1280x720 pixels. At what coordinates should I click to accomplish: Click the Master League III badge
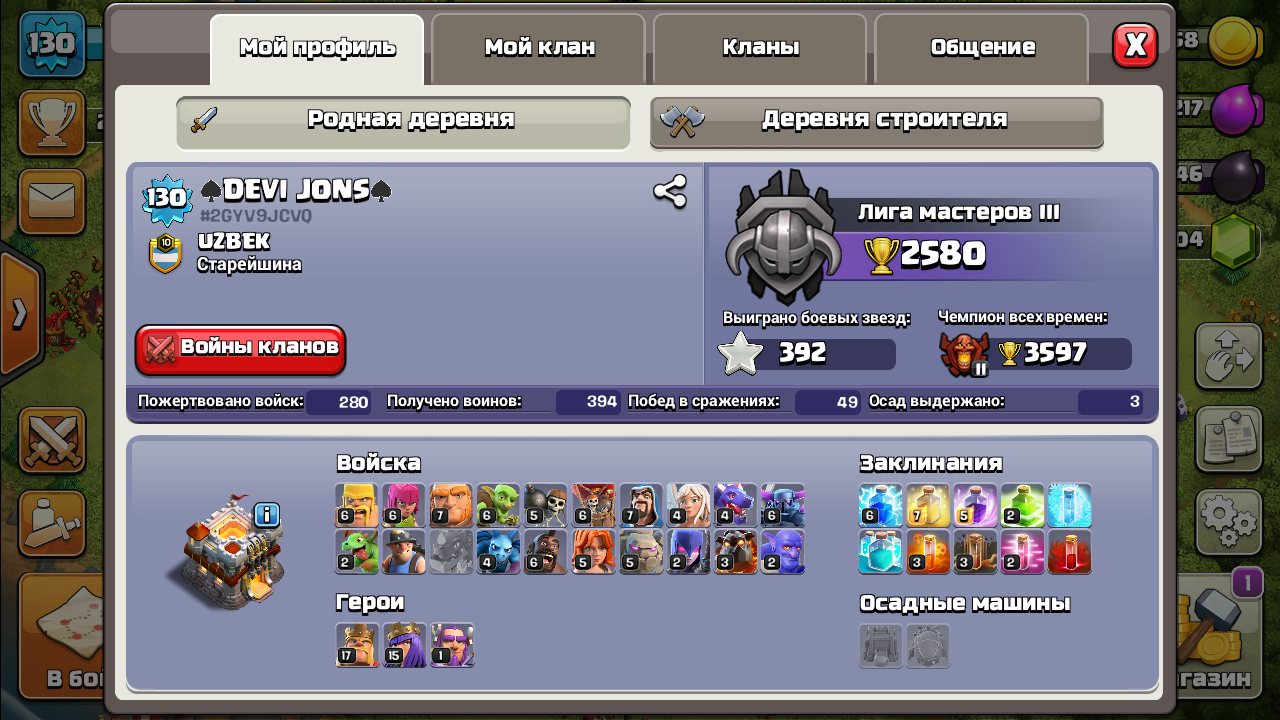pyautogui.click(x=781, y=237)
